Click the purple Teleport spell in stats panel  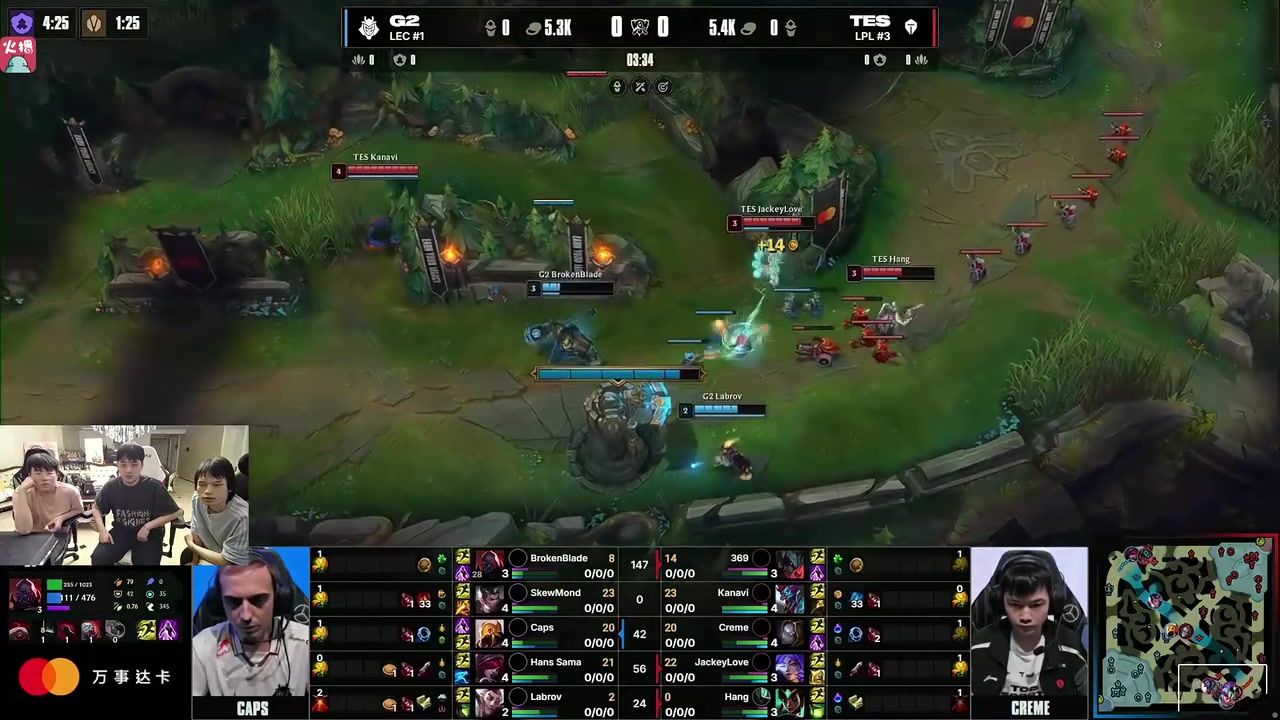[x=168, y=630]
